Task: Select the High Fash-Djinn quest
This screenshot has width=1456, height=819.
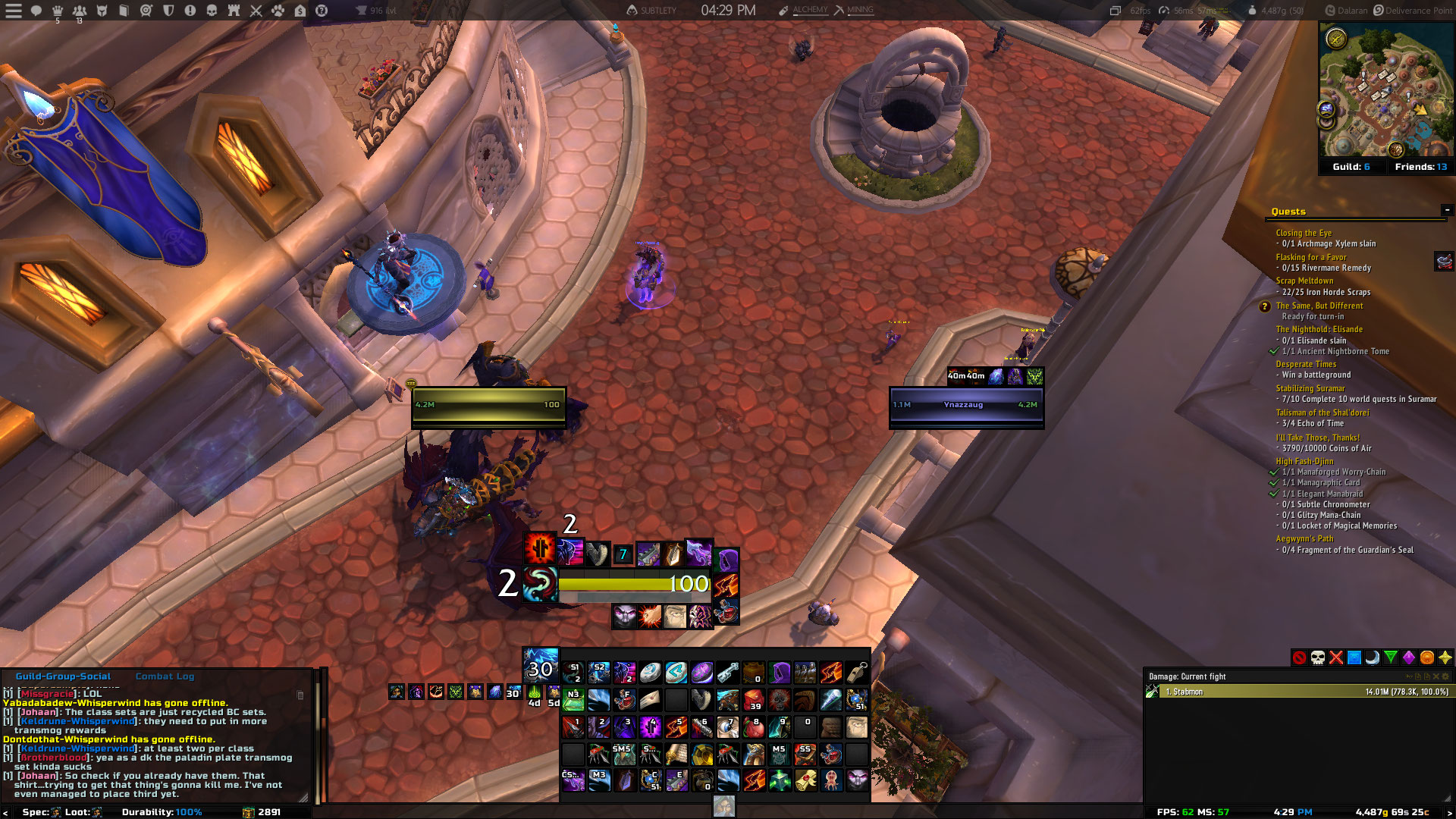Action: pyautogui.click(x=1304, y=461)
